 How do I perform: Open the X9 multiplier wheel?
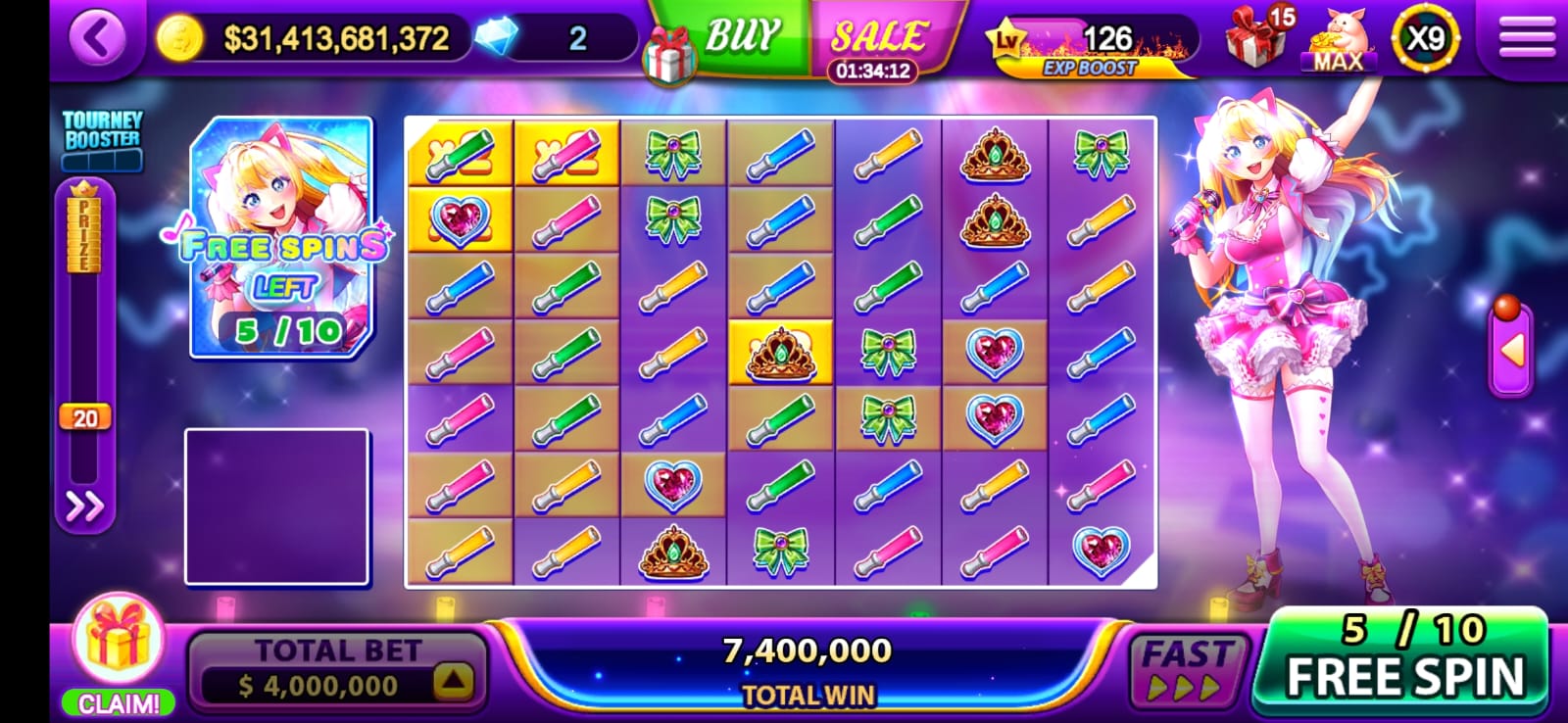(1424, 39)
